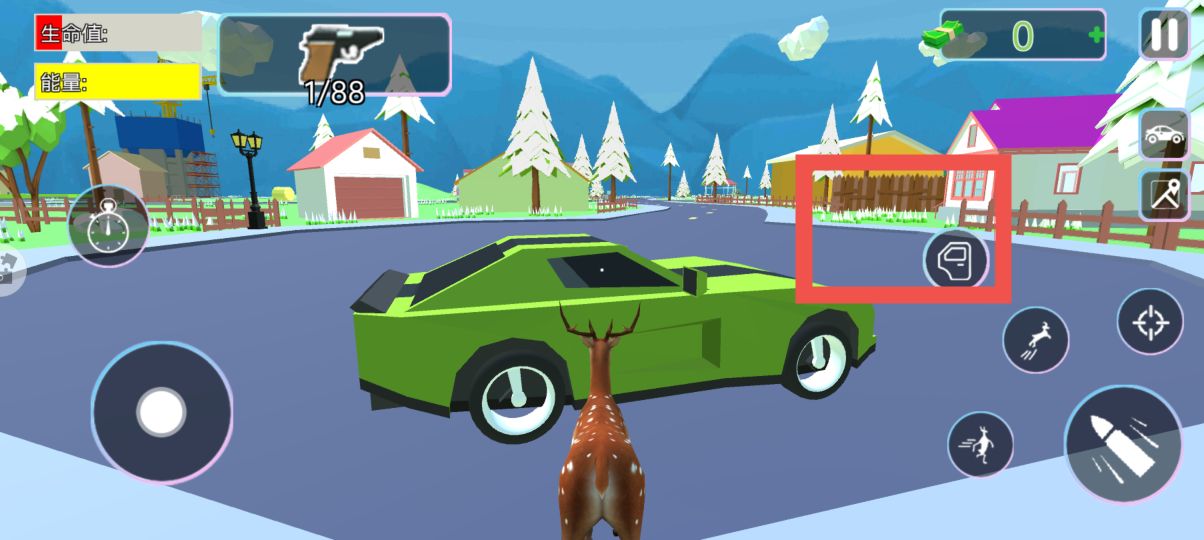Open the pistol weapon selector

pyautogui.click(x=334, y=54)
